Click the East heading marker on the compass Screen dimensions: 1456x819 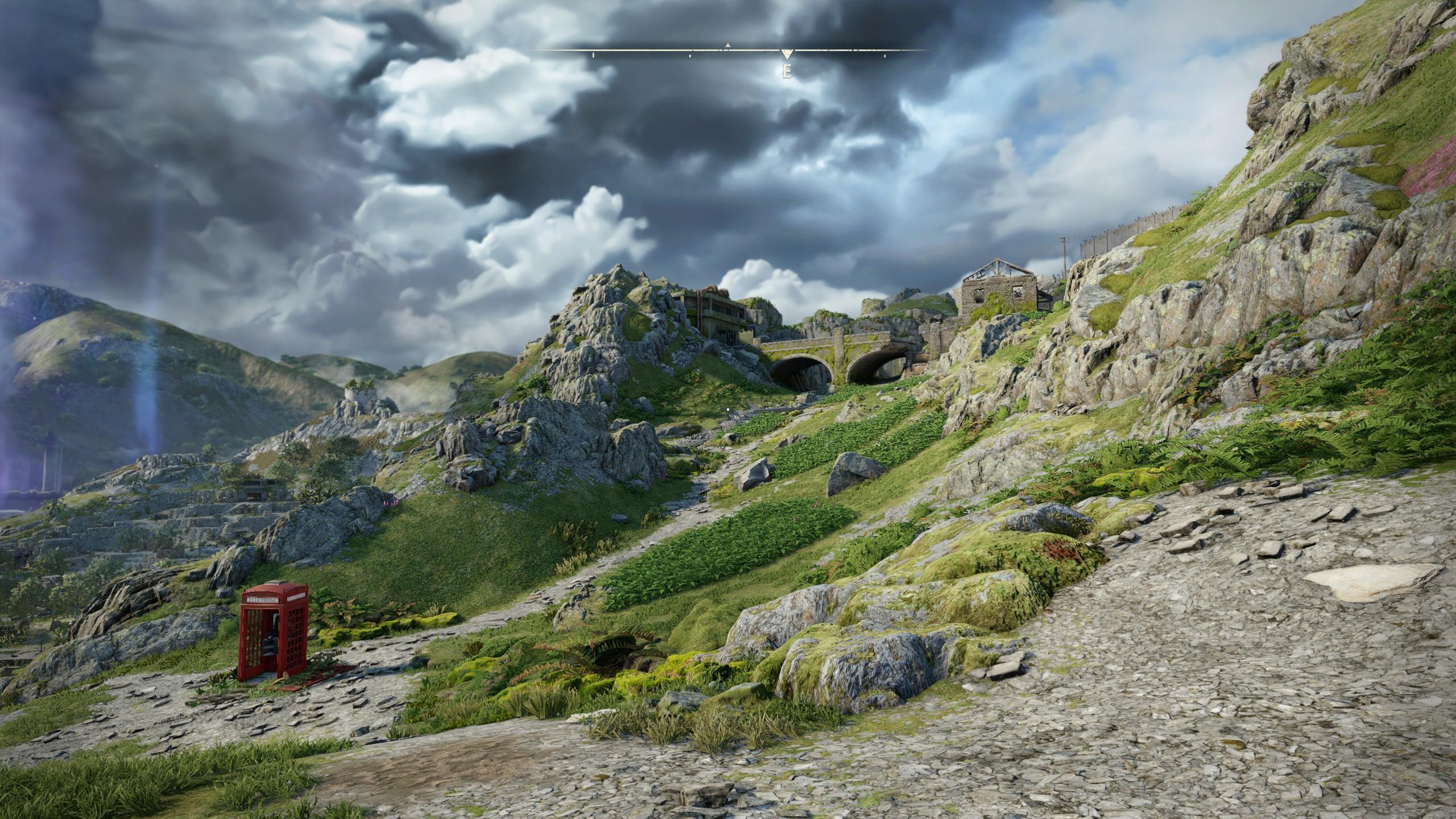tap(787, 72)
